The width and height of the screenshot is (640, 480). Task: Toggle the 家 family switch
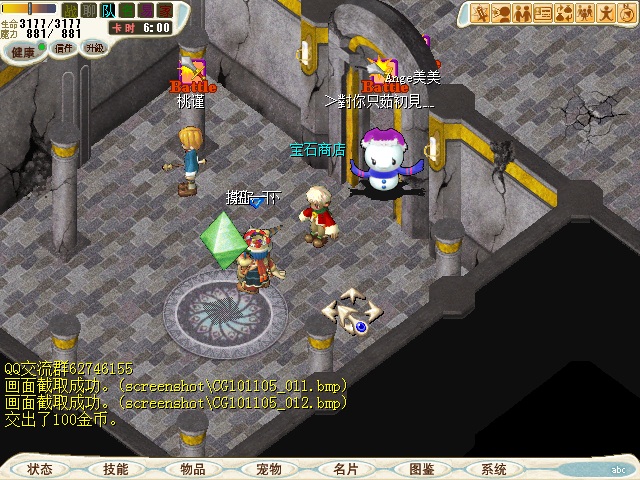pyautogui.click(x=164, y=10)
